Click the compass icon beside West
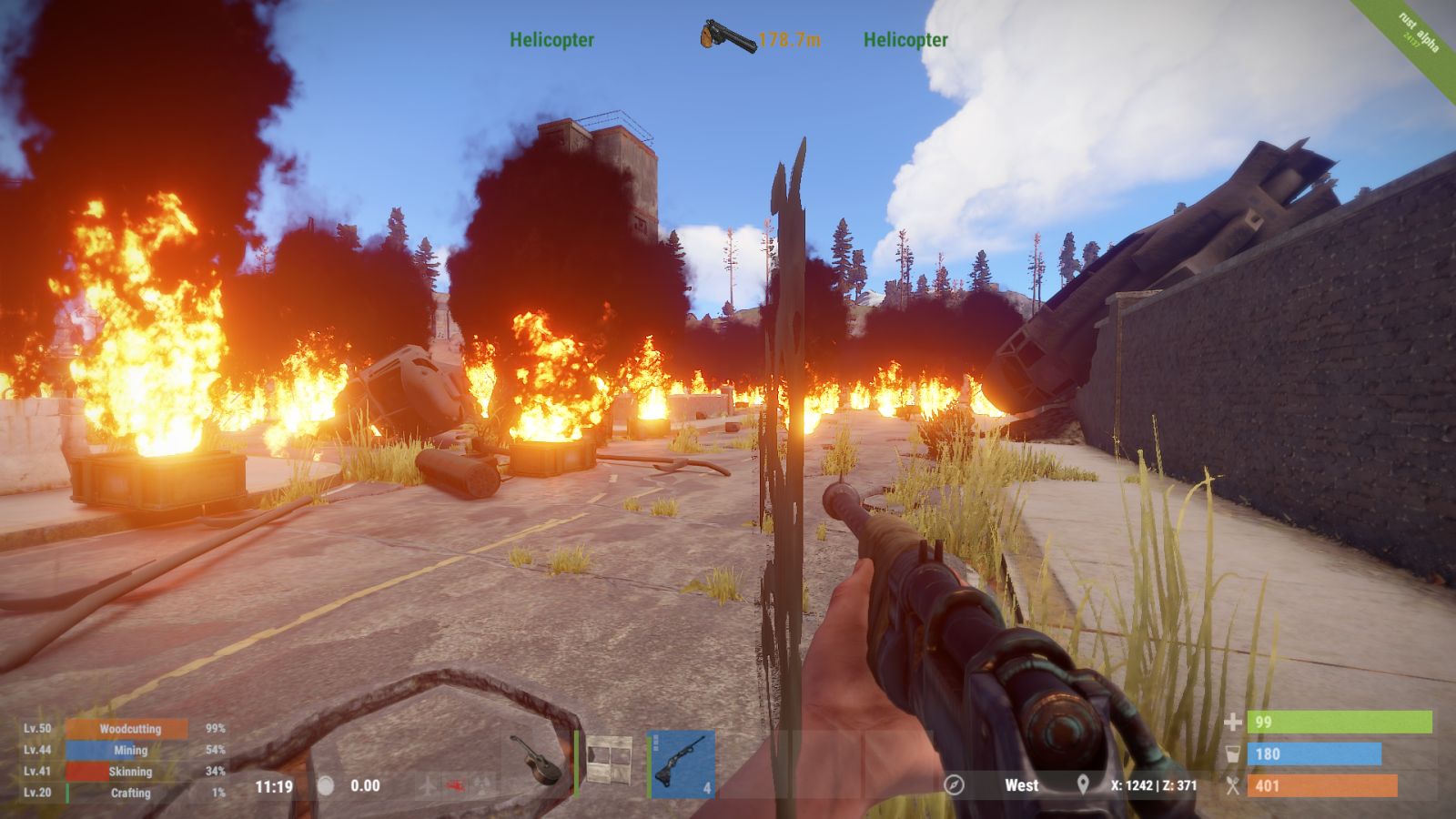 pyautogui.click(x=954, y=784)
